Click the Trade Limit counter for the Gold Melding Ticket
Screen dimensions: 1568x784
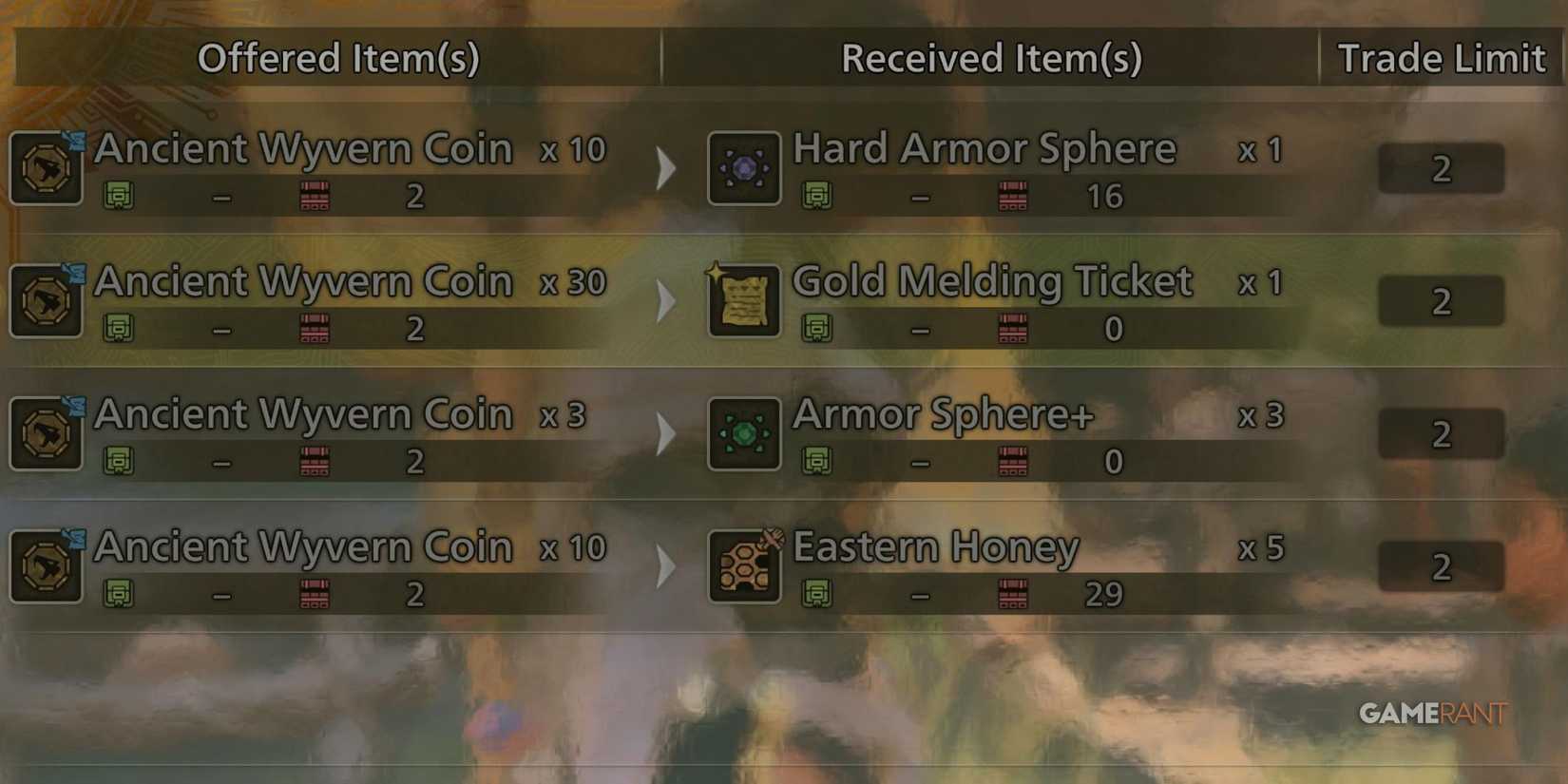1441,300
